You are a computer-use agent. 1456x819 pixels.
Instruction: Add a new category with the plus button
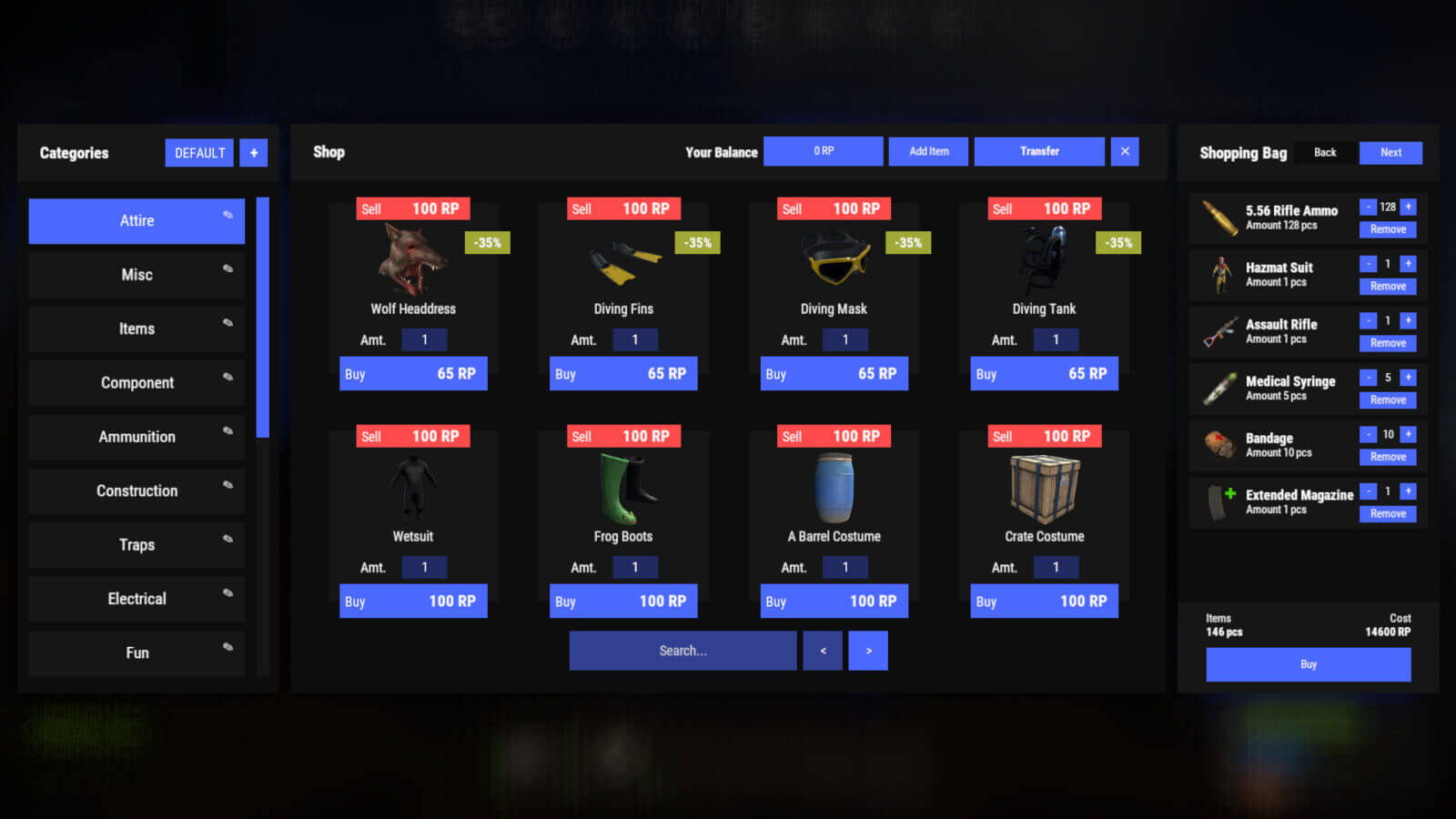point(253,152)
